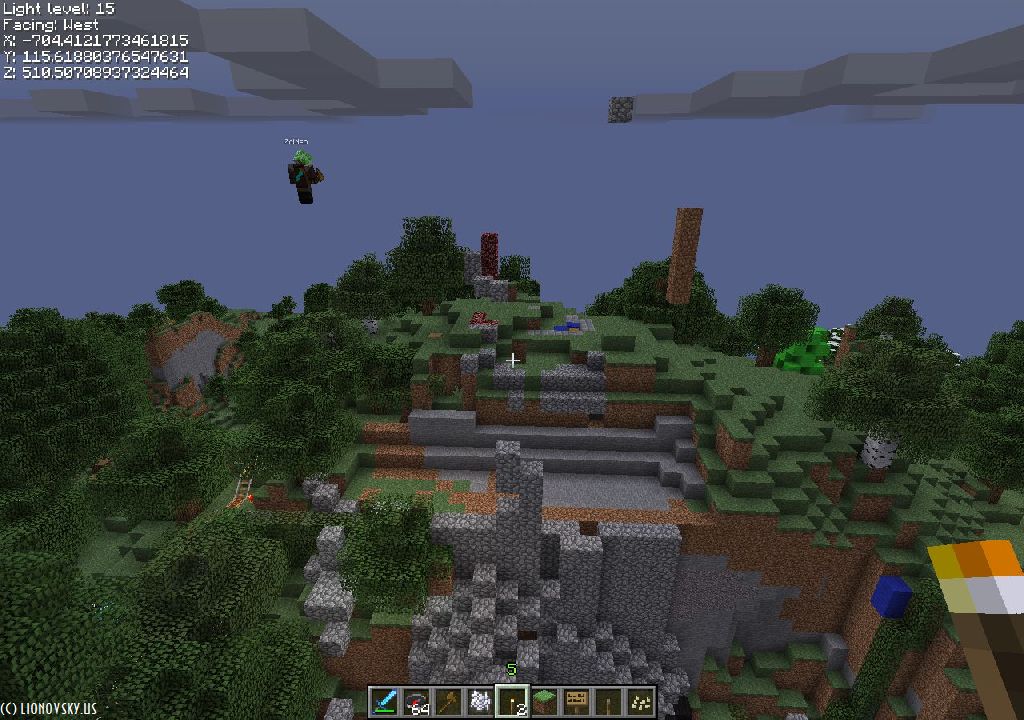1024x720 pixels.
Task: Pick the white fluffy item slot
Action: [x=480, y=701]
